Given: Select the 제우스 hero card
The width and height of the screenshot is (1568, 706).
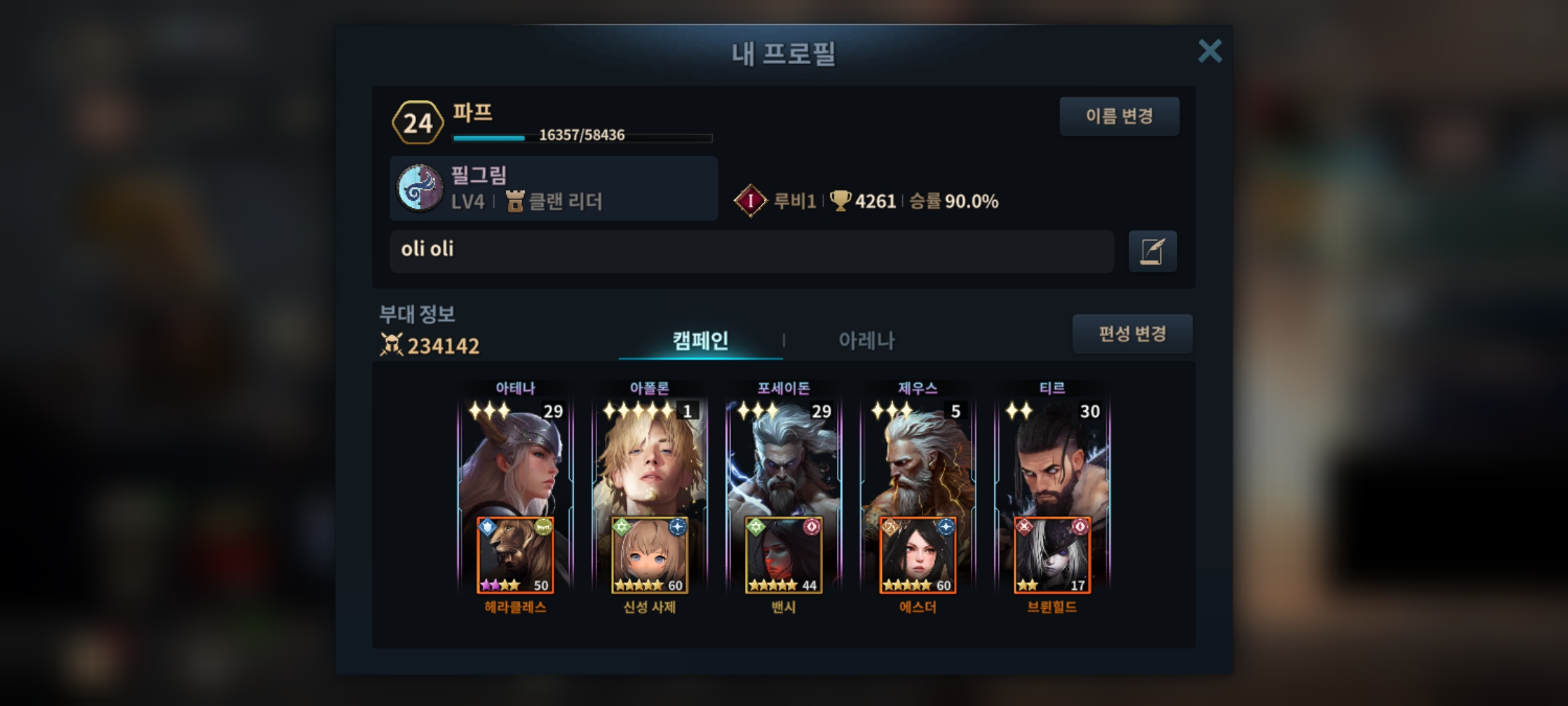Looking at the screenshot, I should 917,458.
